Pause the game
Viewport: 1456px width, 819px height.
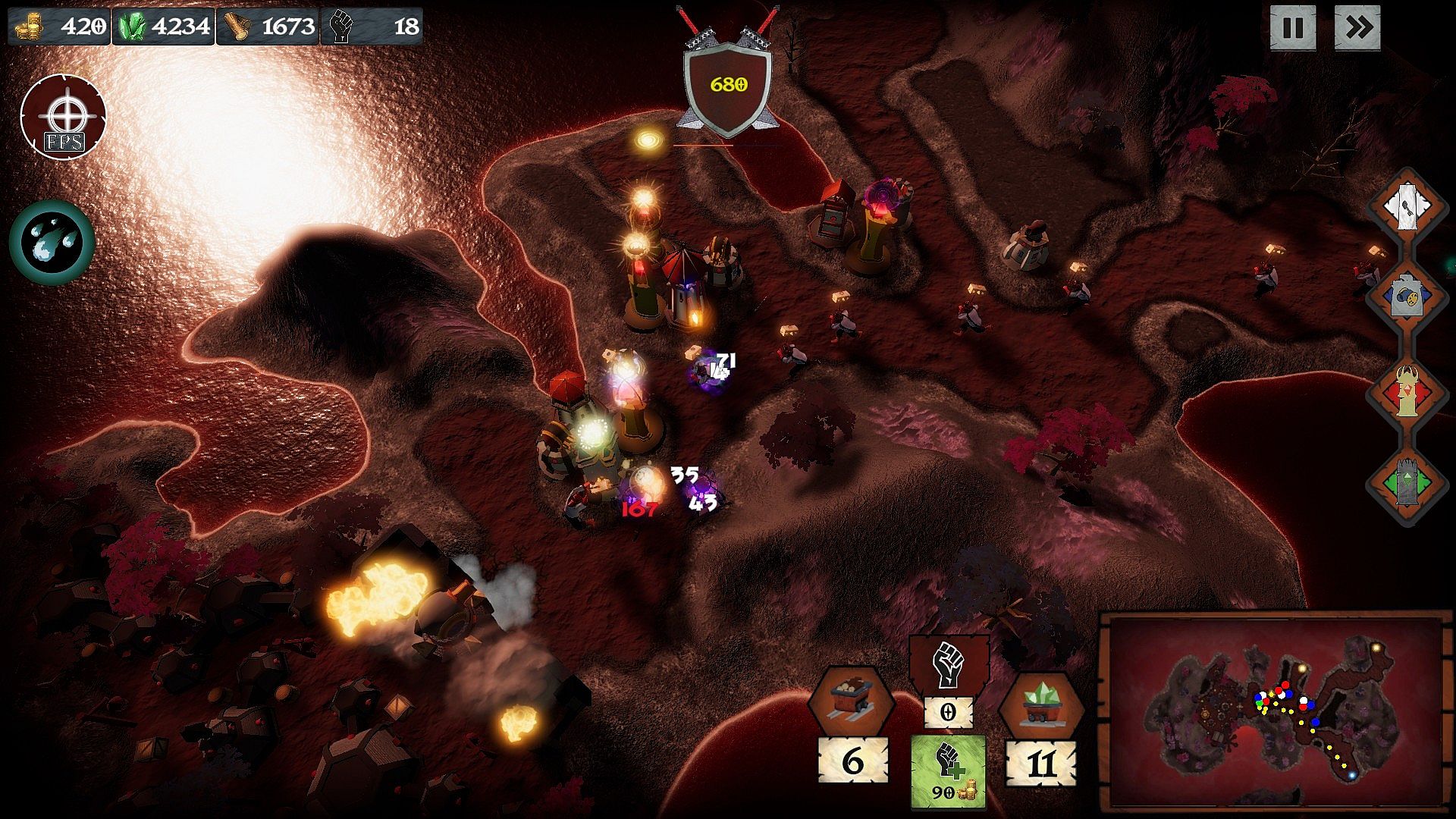coord(1293,29)
